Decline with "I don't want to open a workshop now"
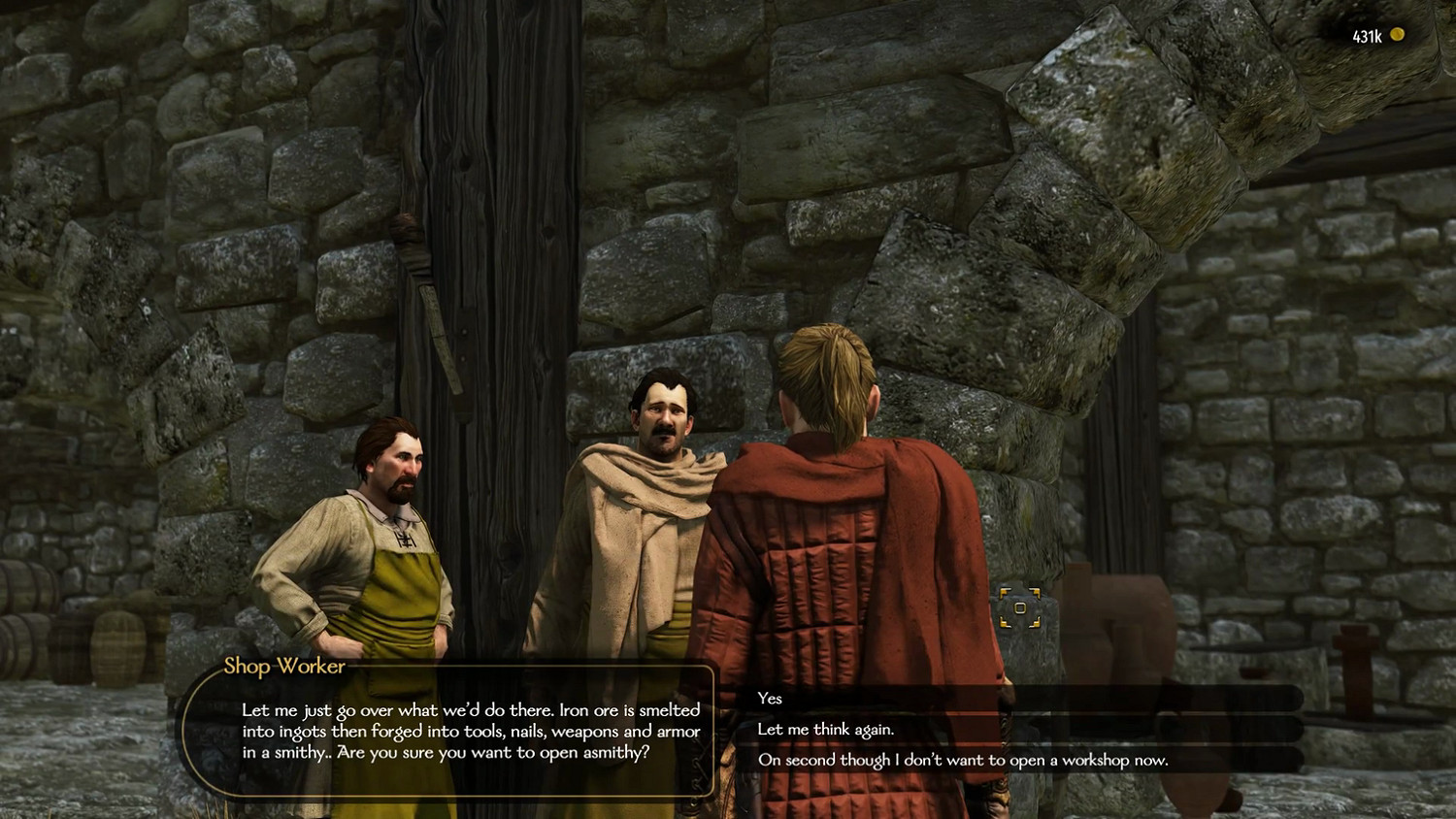Screen dimensions: 1456x819 click(963, 760)
